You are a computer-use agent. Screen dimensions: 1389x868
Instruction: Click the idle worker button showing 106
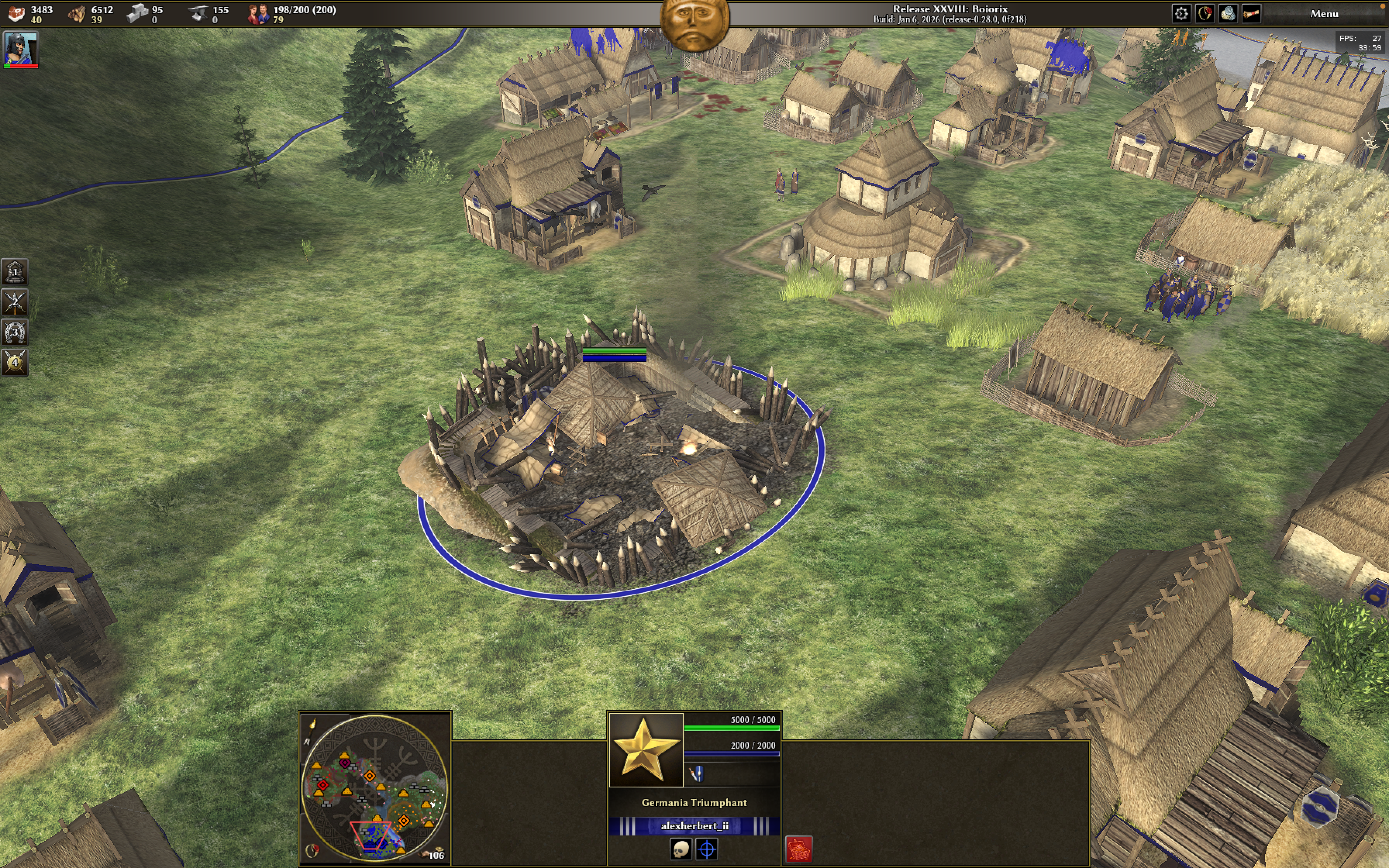pyautogui.click(x=433, y=854)
